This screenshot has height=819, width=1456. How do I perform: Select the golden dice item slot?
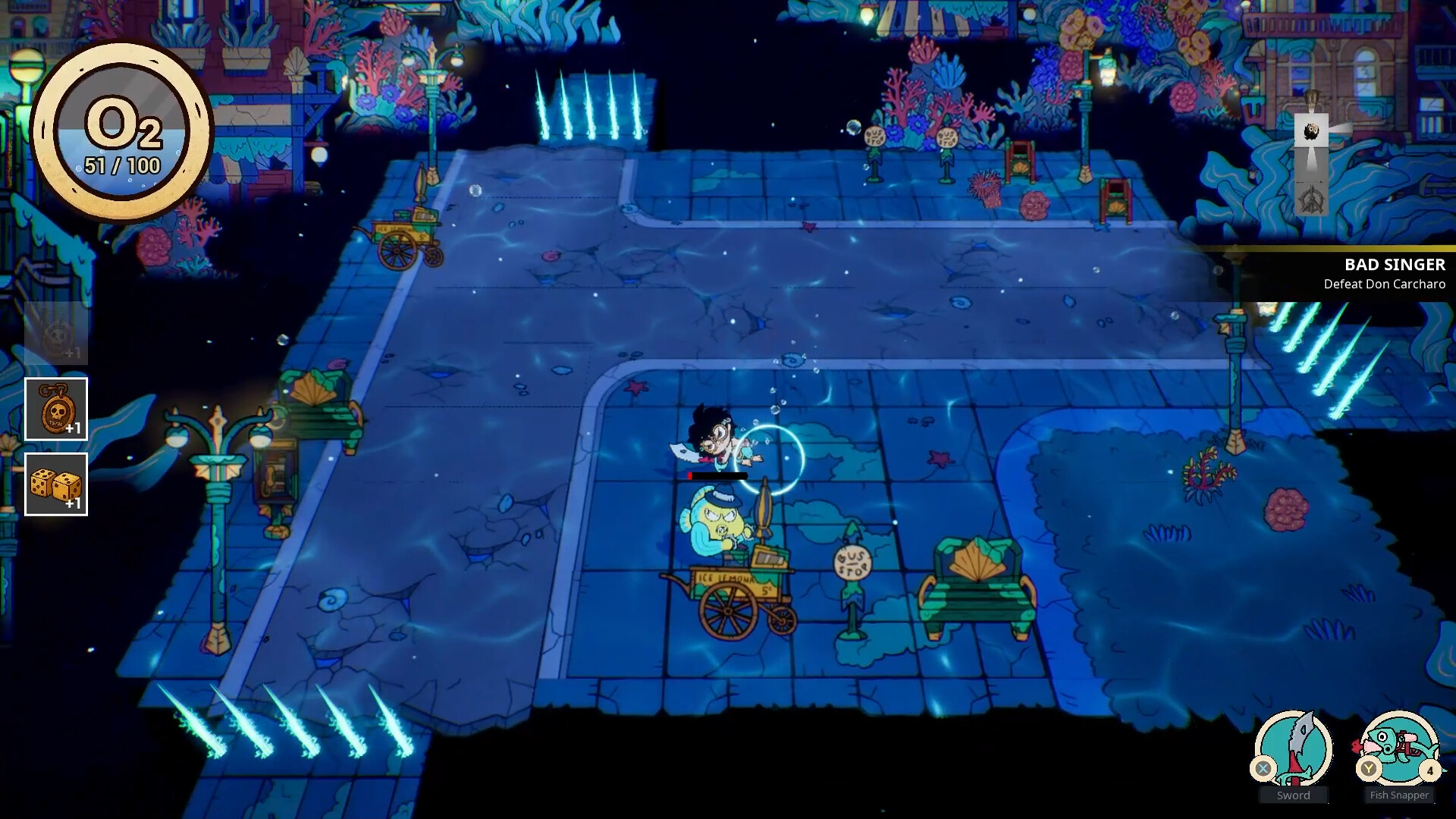click(x=56, y=485)
